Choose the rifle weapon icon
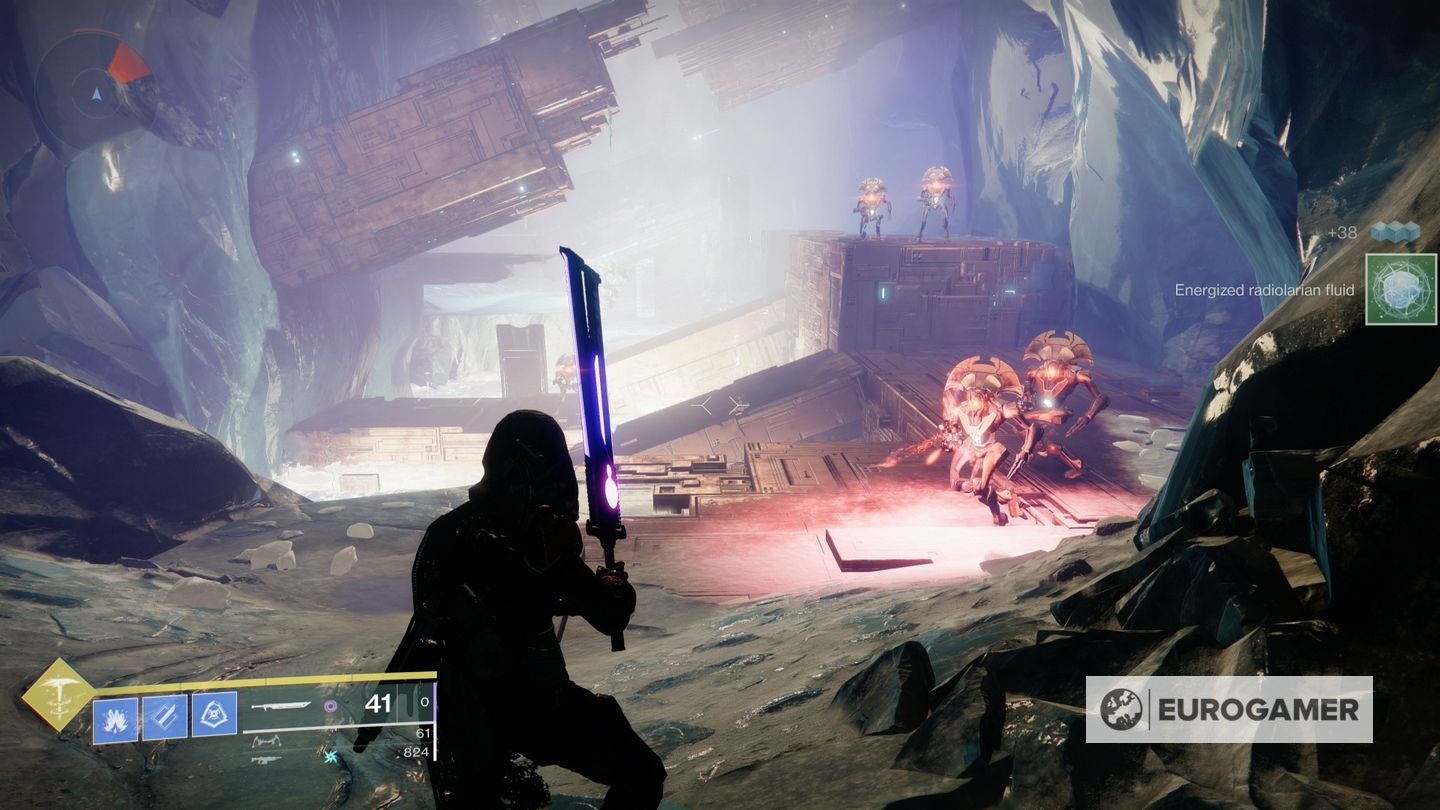The image size is (1440, 810). [264, 760]
